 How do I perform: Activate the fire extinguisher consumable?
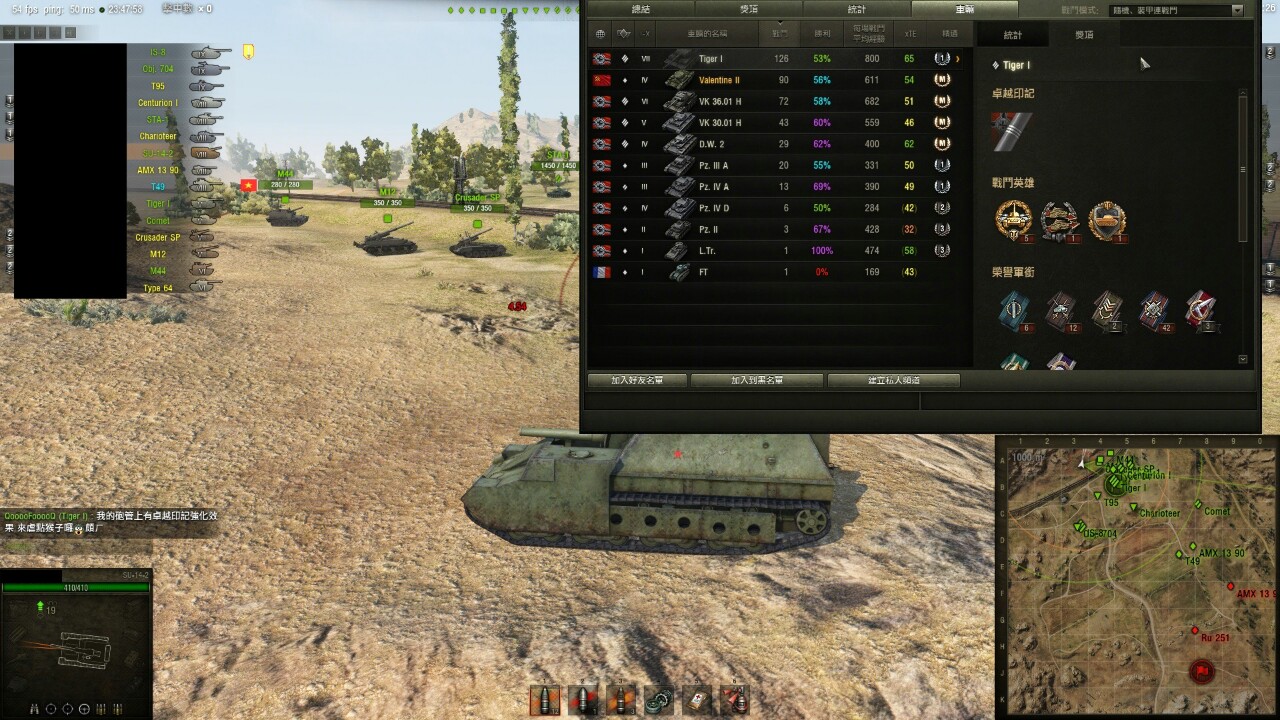click(x=735, y=699)
